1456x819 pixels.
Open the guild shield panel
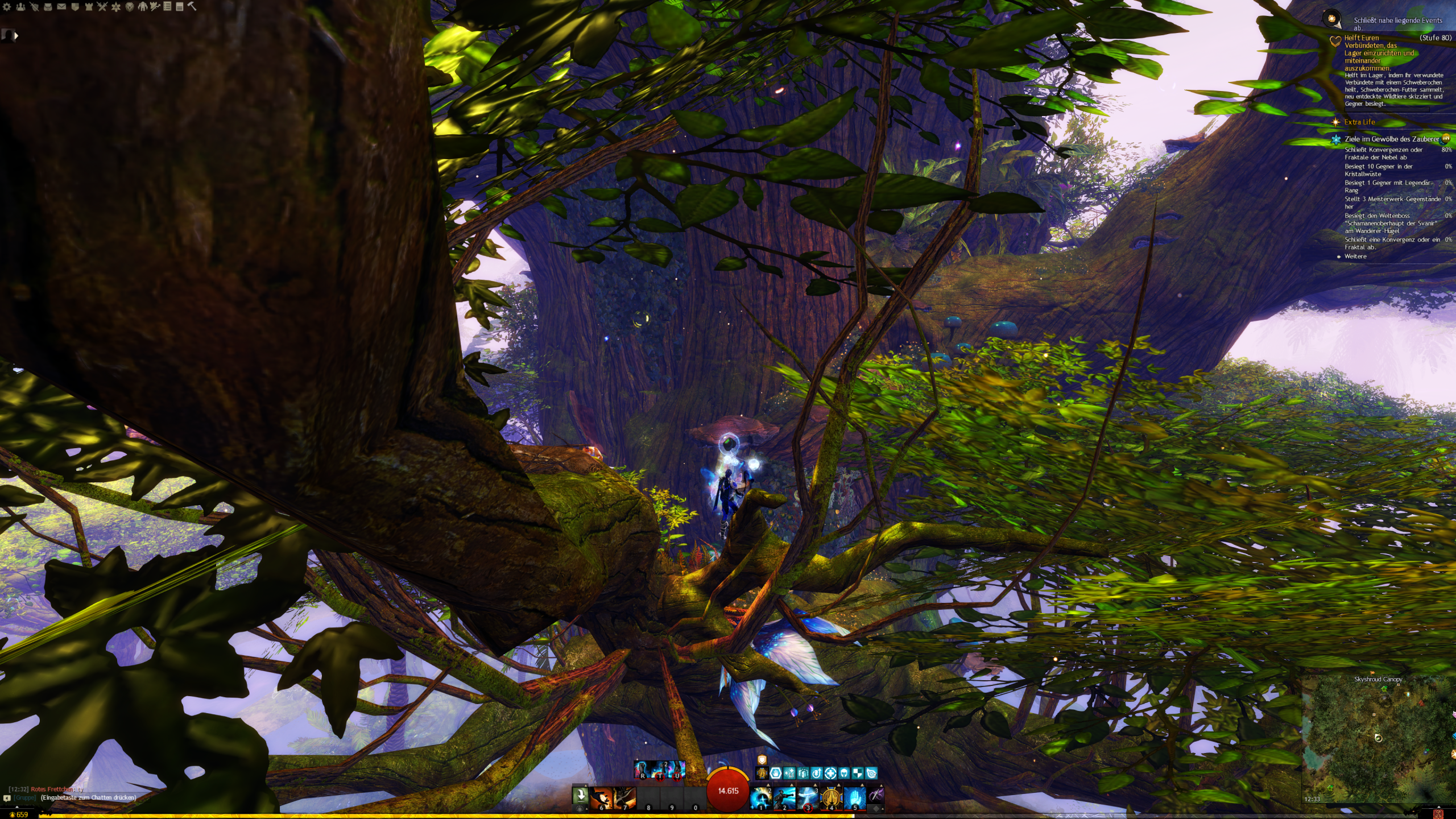pos(75,7)
